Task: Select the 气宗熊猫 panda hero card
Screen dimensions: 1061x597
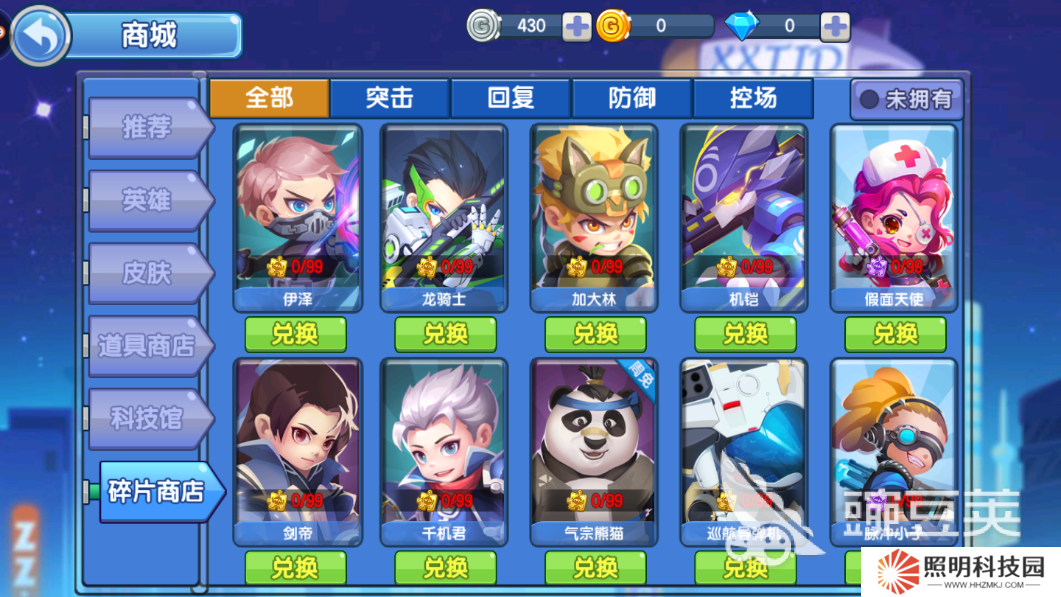Action: [595, 450]
